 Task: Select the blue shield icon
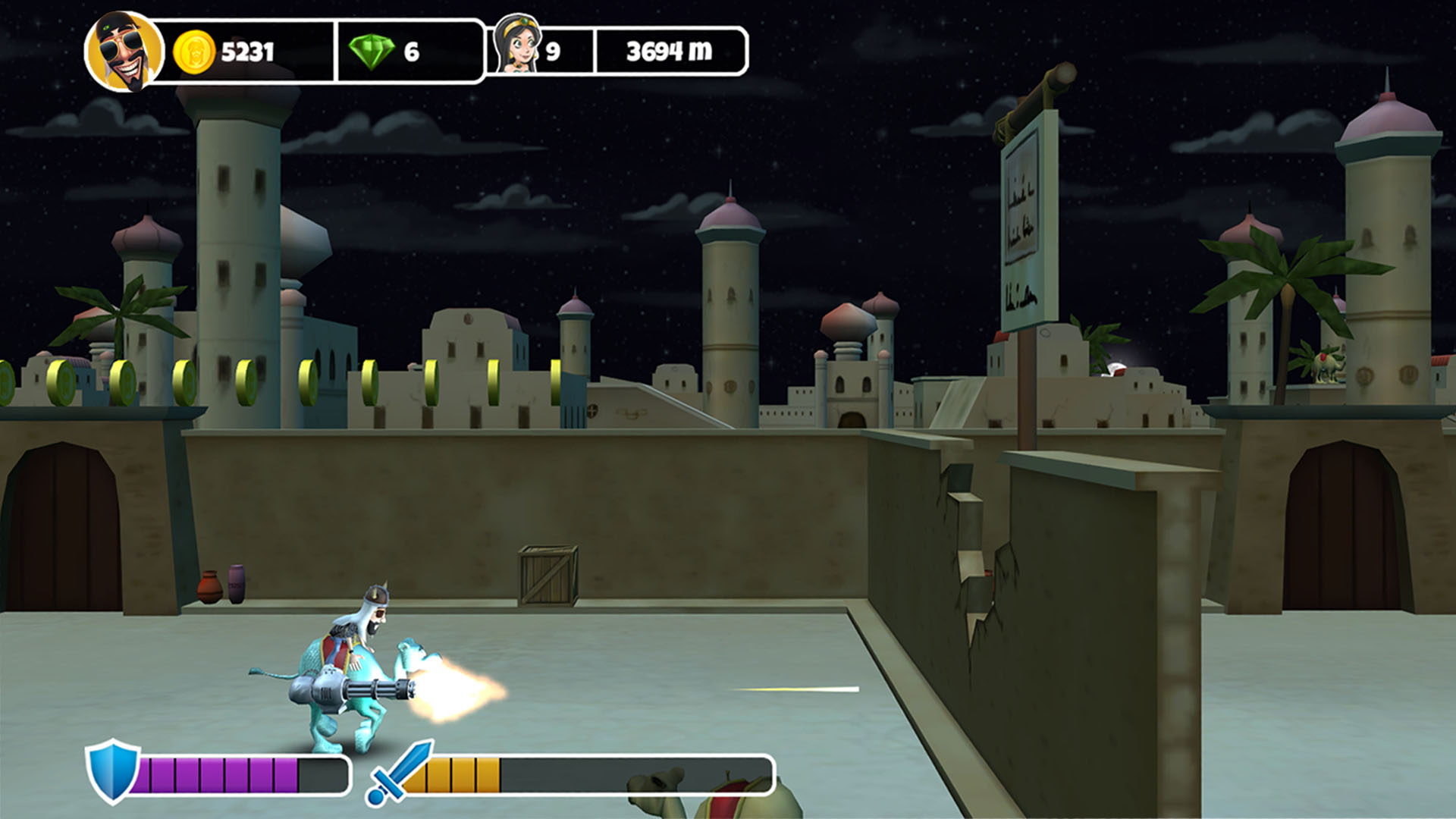pos(113,770)
